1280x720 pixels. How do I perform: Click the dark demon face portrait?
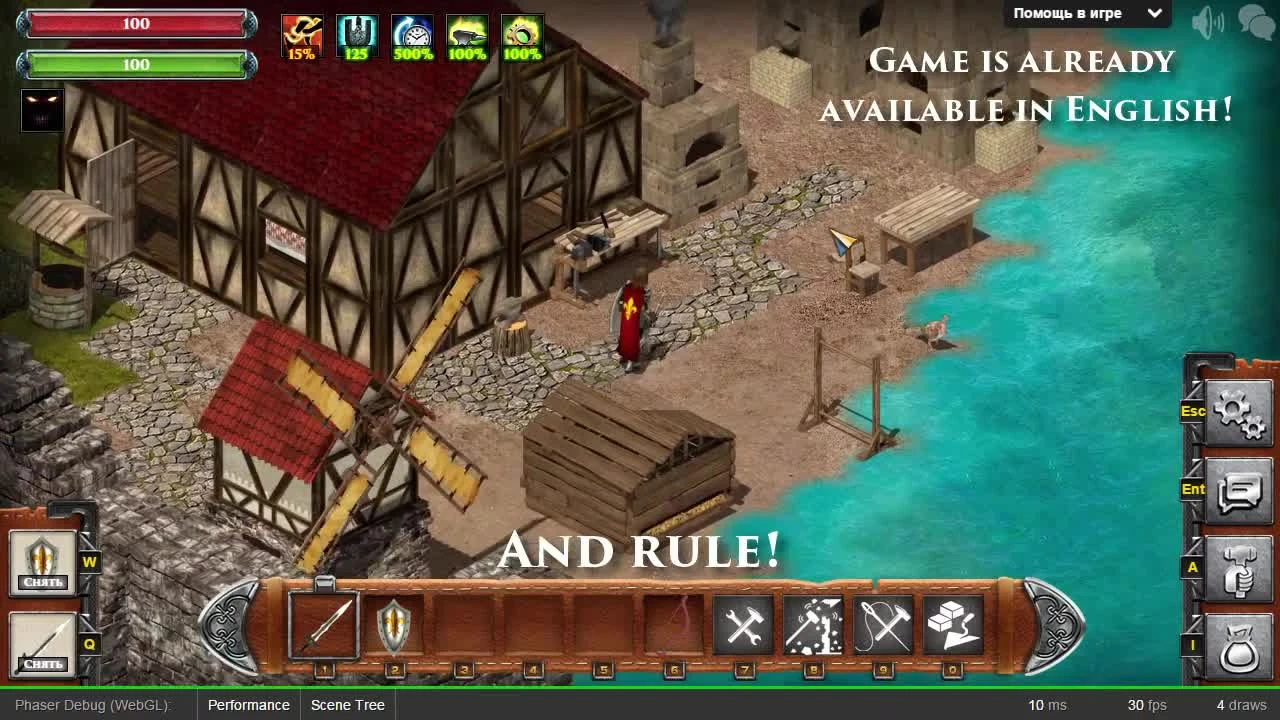pyautogui.click(x=42, y=110)
